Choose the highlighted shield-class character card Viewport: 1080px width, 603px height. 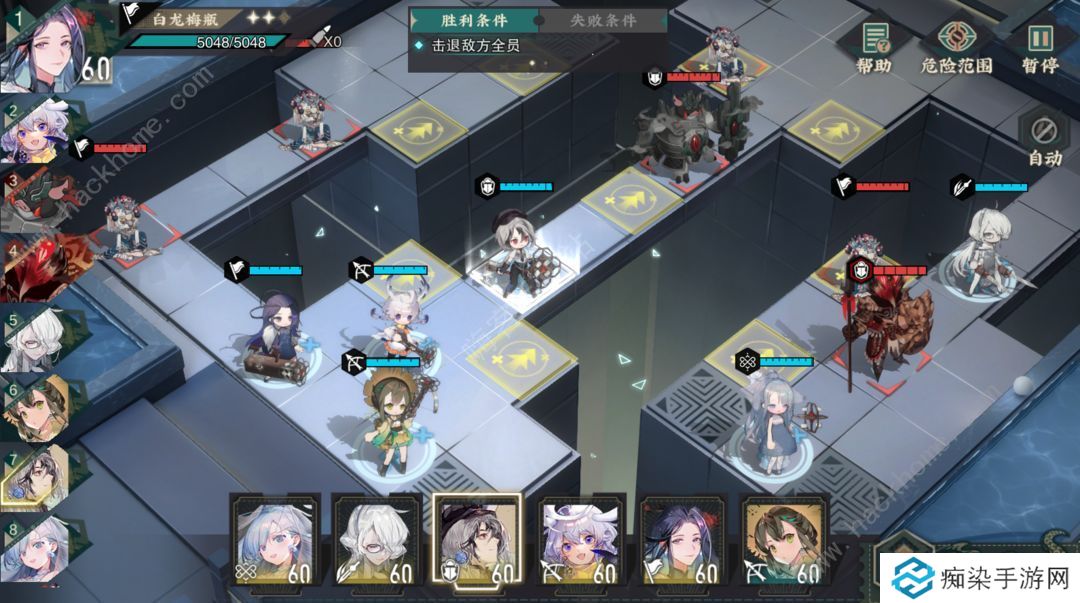[x=477, y=537]
